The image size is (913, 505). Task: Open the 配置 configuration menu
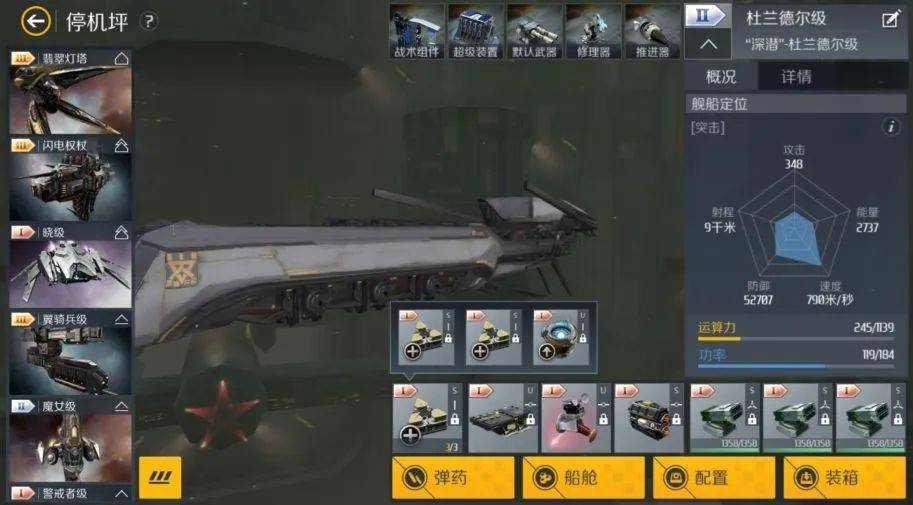[x=714, y=478]
